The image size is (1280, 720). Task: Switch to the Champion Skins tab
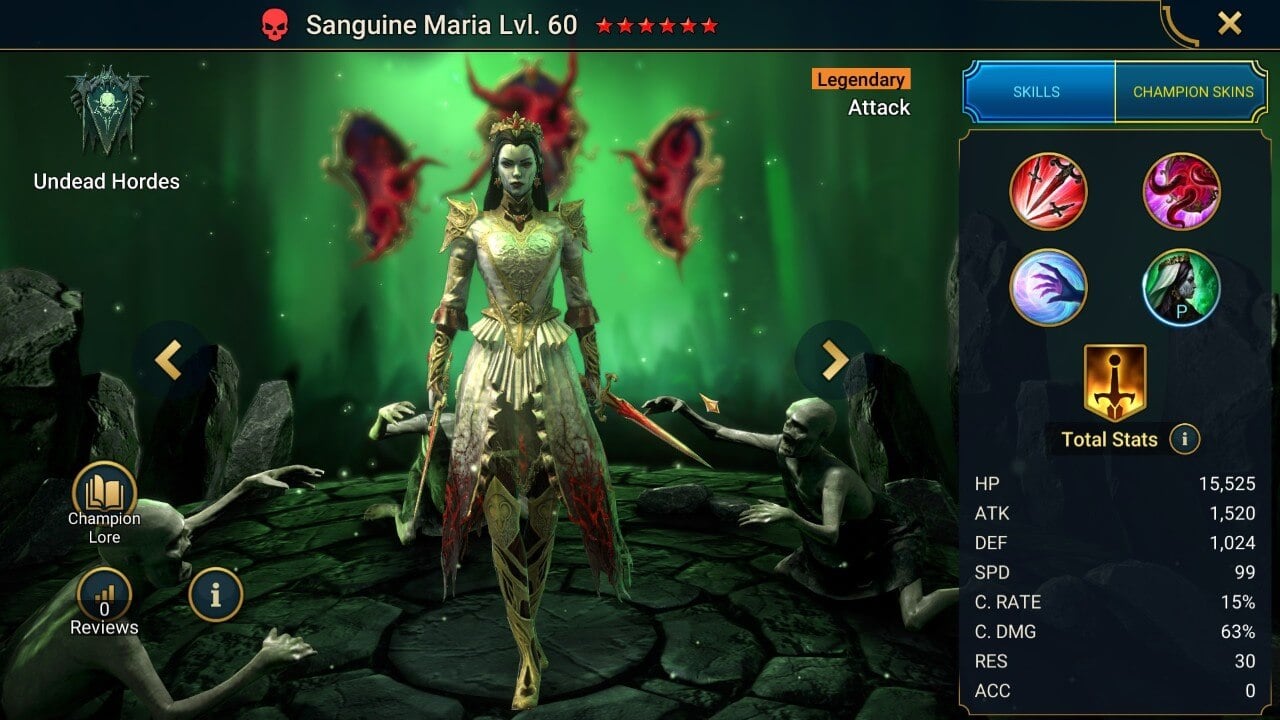(1193, 91)
